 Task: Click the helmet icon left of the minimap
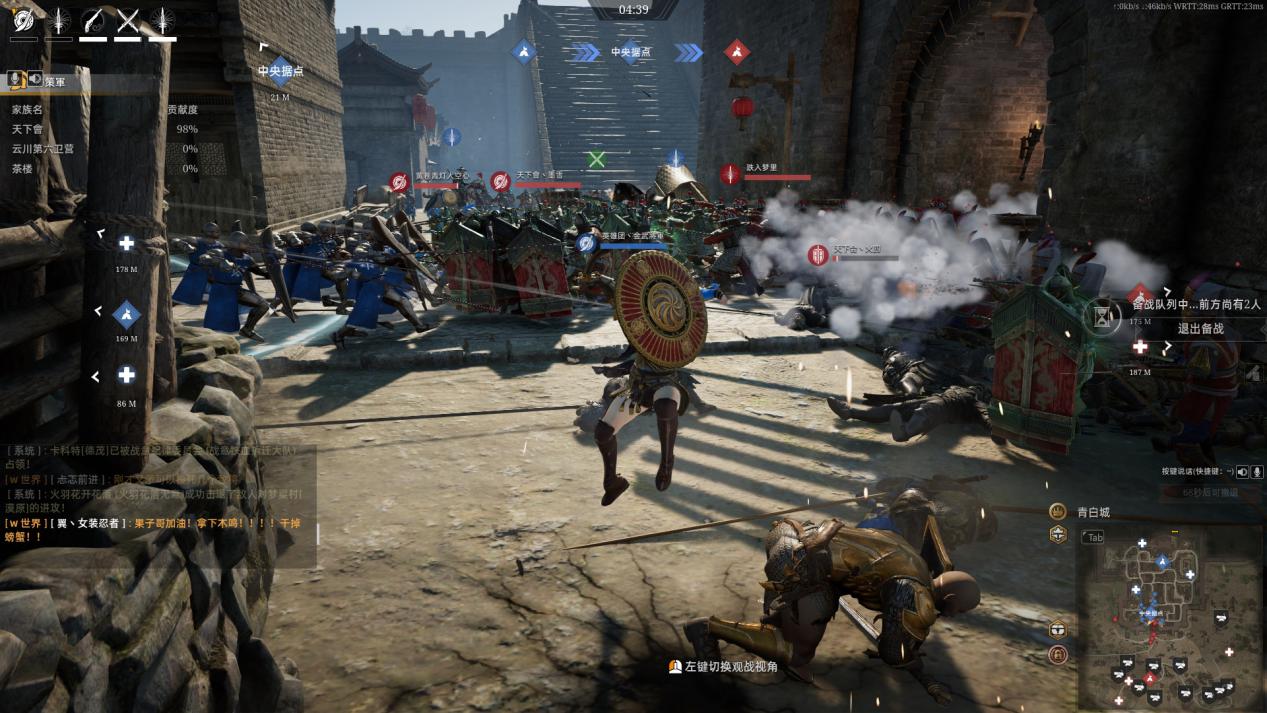(1058, 630)
